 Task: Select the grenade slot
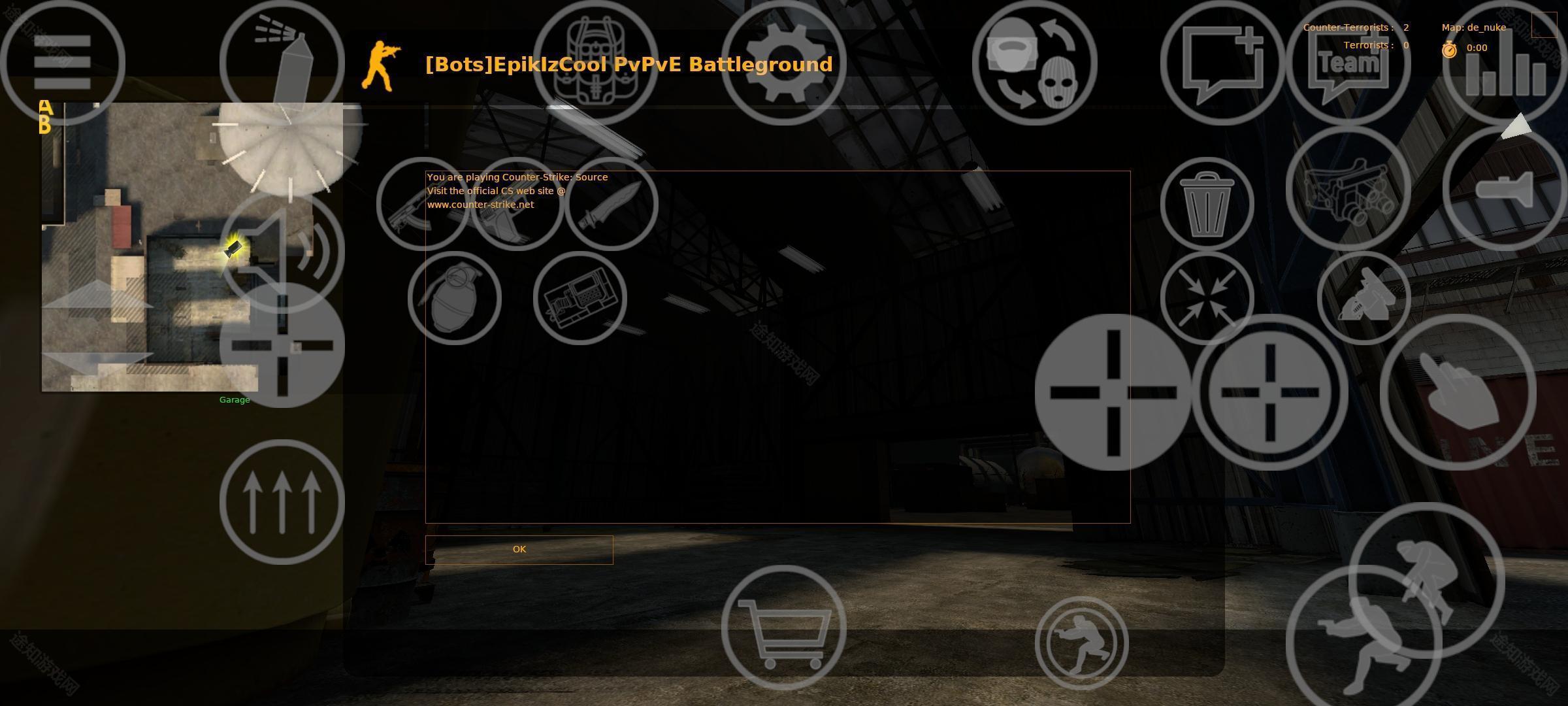tap(454, 298)
